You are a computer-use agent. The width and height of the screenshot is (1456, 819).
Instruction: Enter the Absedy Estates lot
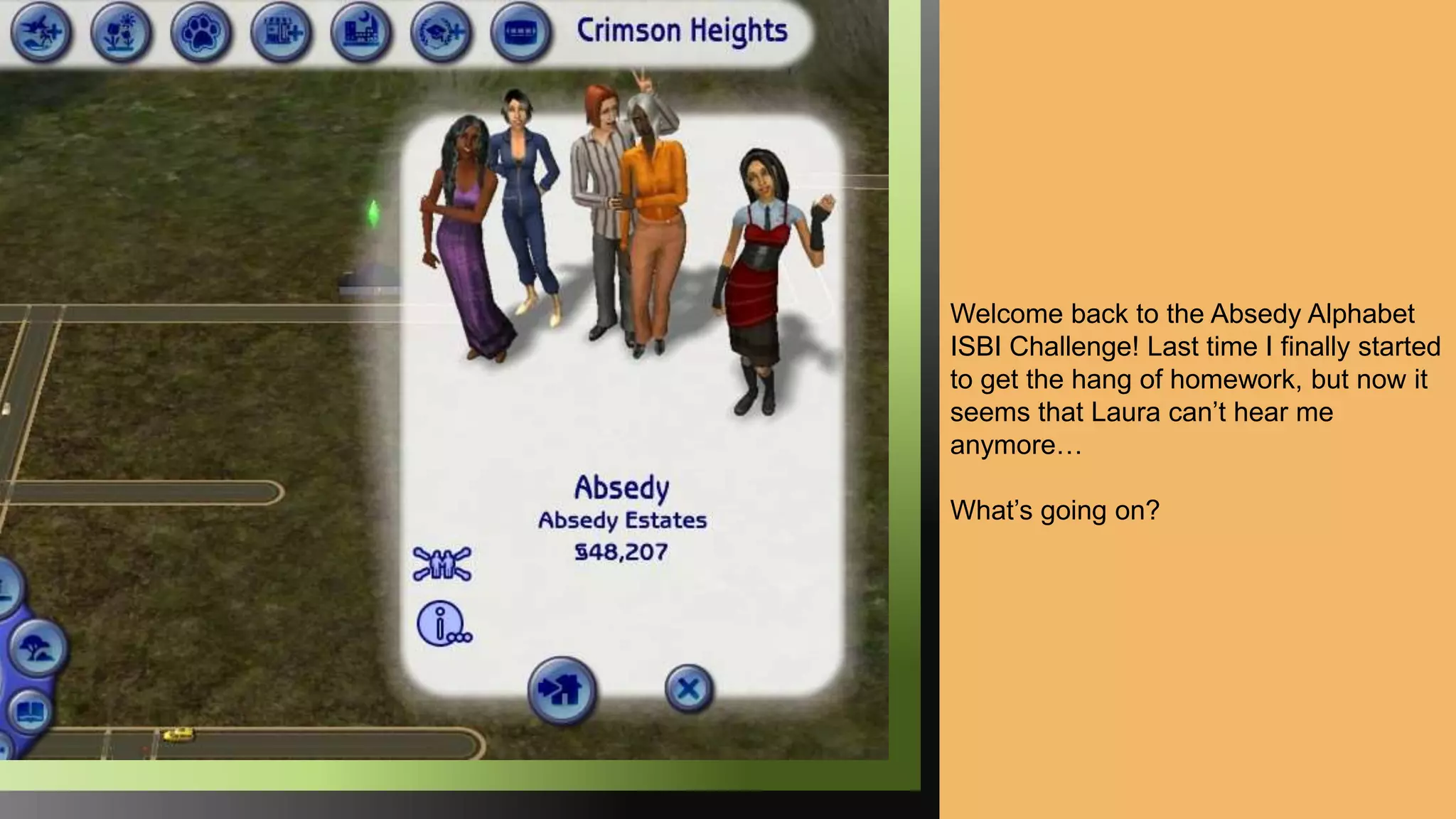[562, 690]
